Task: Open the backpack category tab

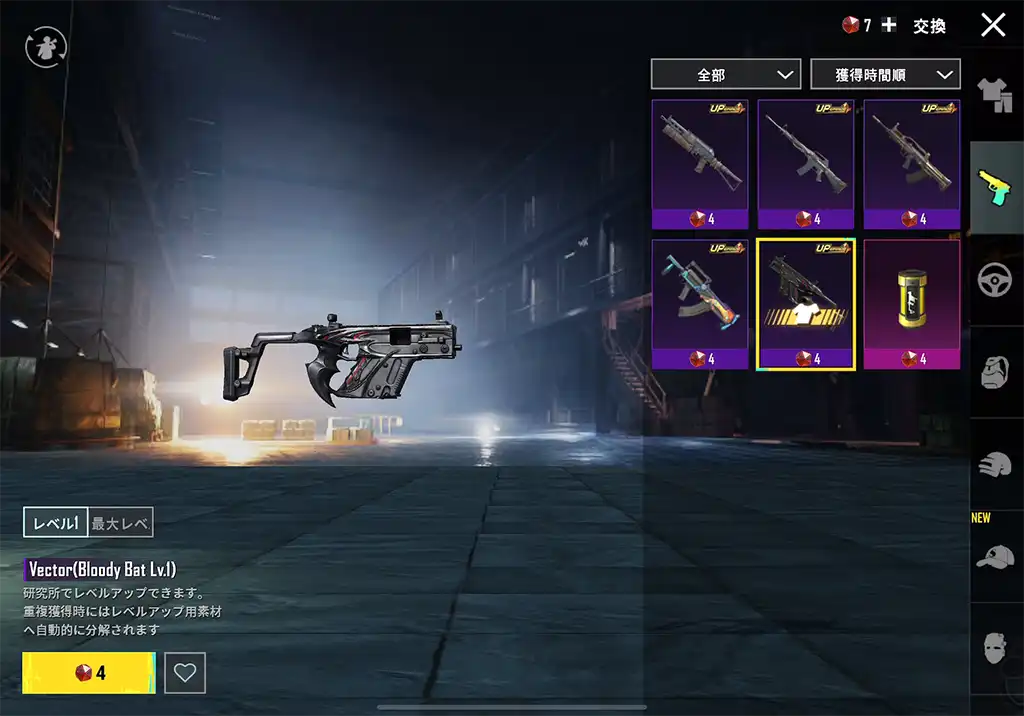Action: coord(996,372)
